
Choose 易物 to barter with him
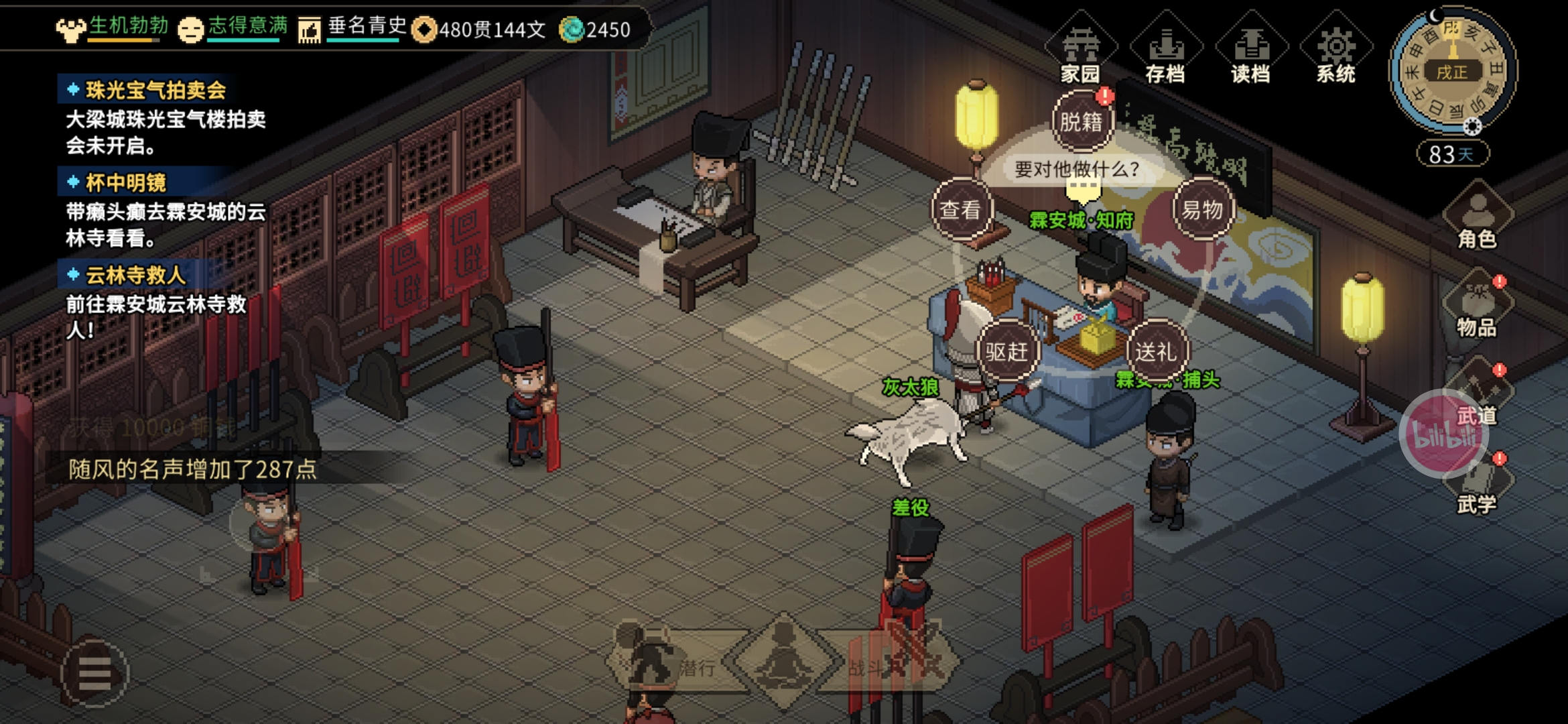click(1202, 210)
